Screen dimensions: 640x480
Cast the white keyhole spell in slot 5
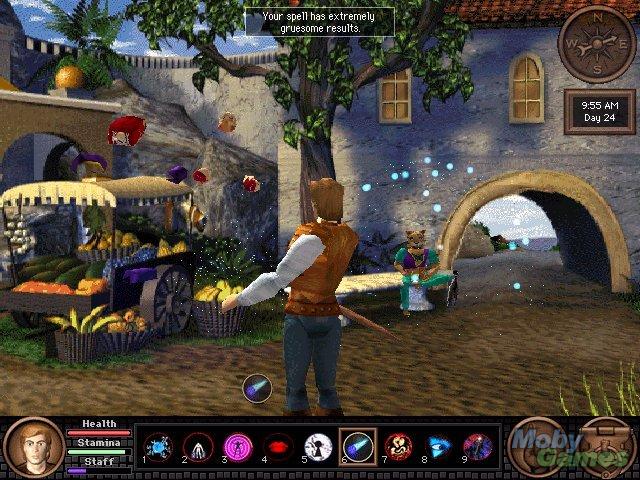click(318, 446)
